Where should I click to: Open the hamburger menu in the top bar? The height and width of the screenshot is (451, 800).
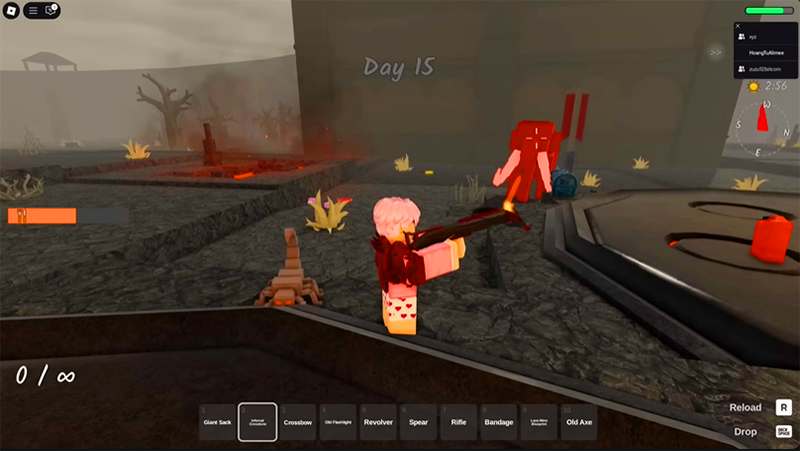click(x=33, y=11)
